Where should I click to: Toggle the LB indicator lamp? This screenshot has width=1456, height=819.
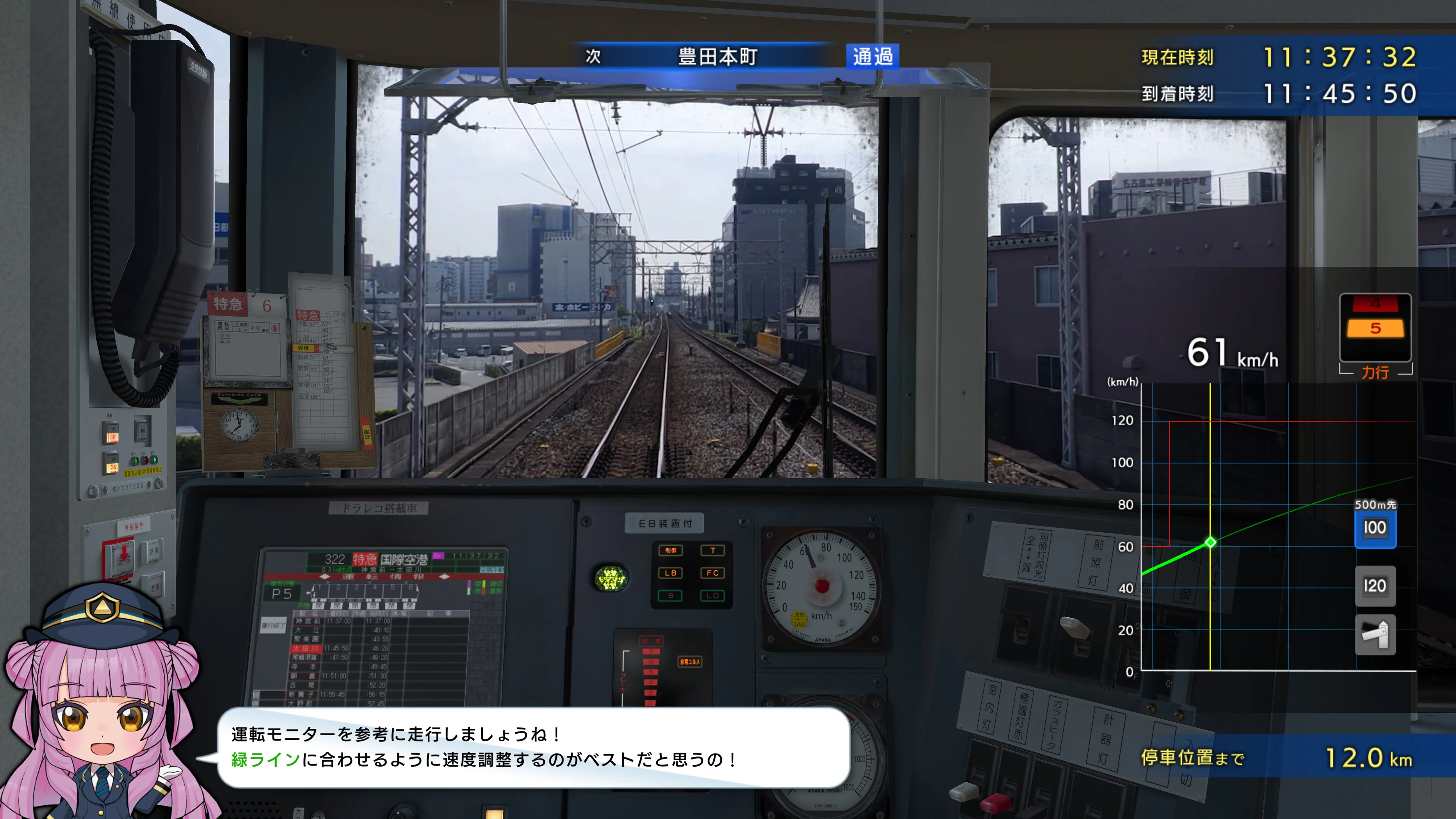[670, 573]
